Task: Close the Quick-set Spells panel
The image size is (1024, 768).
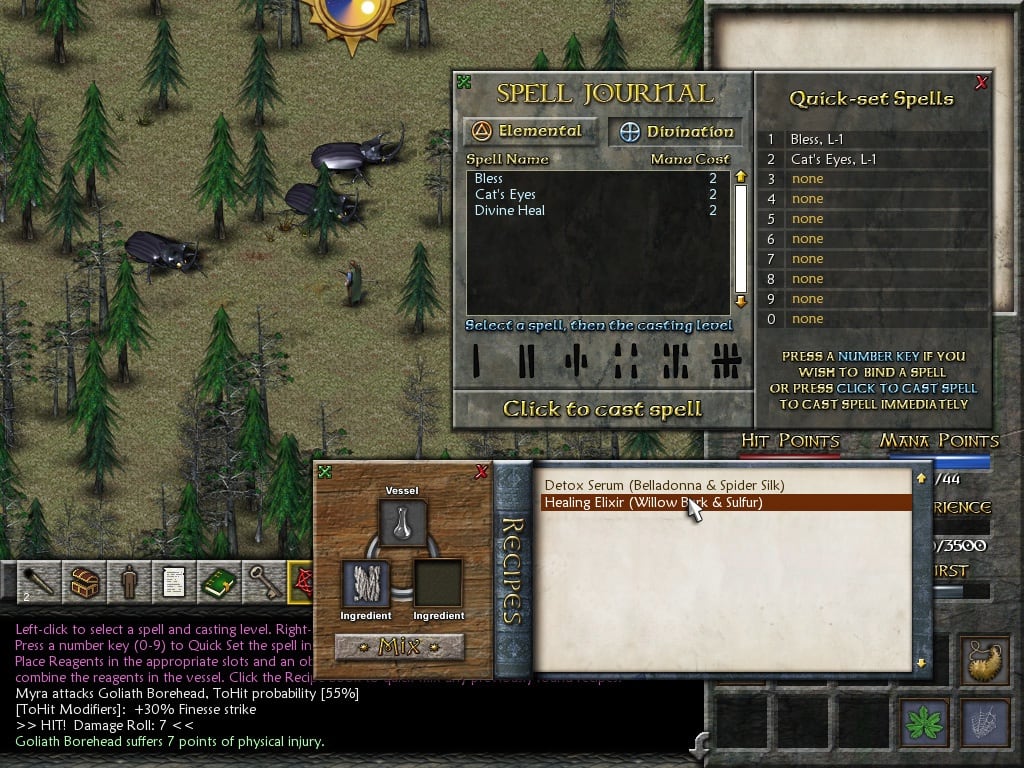Action: pyautogui.click(x=981, y=82)
